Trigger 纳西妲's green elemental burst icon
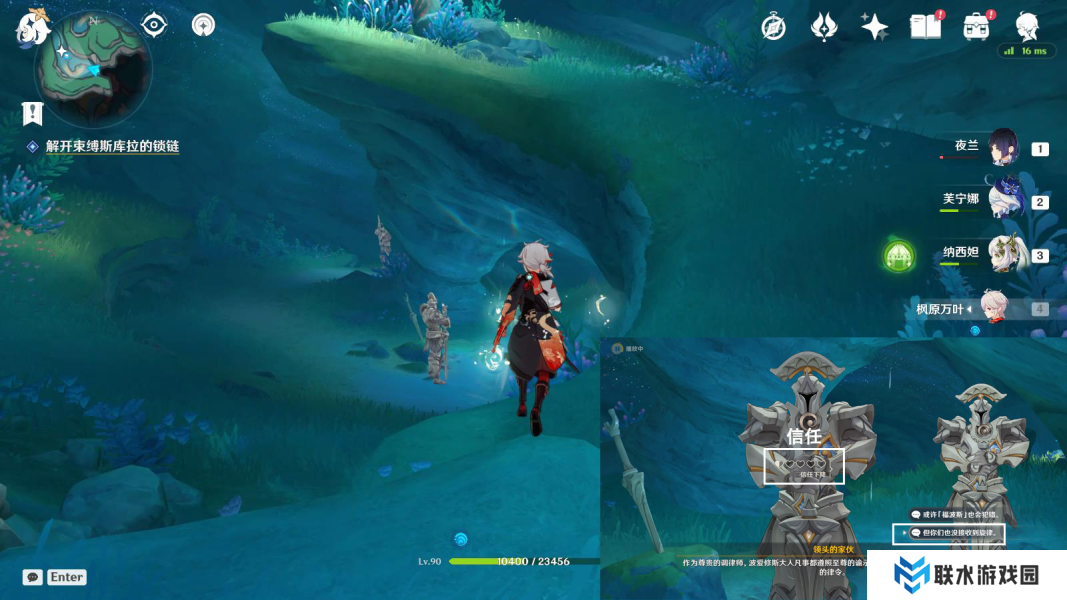Image resolution: width=1067 pixels, height=600 pixels. [x=899, y=256]
